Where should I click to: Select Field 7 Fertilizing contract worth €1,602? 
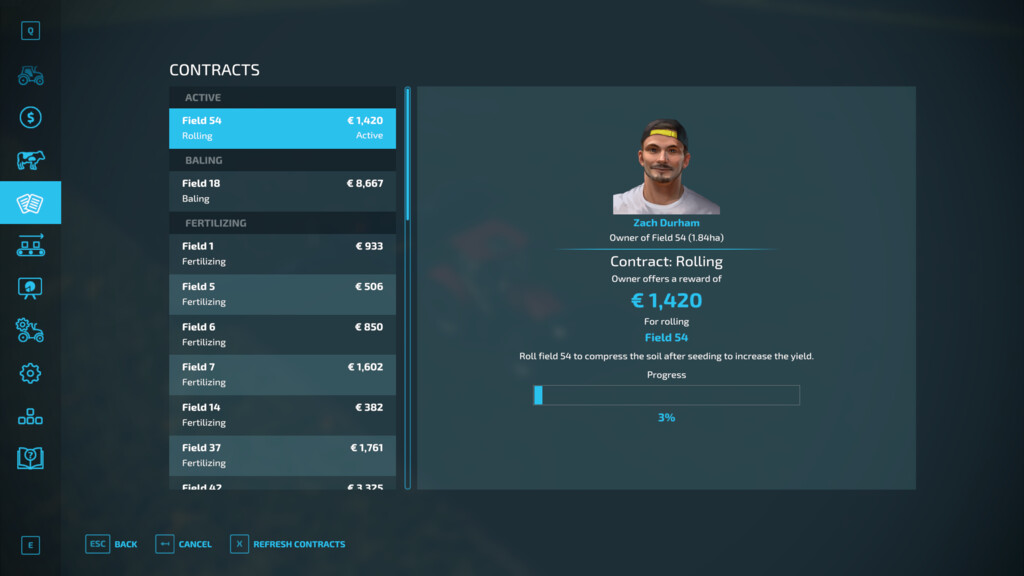282,374
